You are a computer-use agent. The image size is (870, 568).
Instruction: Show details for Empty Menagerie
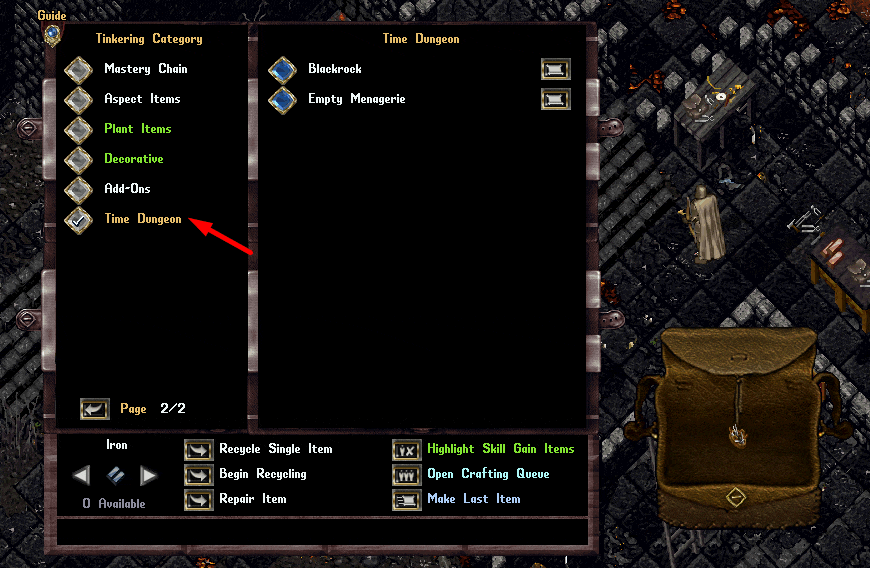pos(555,100)
